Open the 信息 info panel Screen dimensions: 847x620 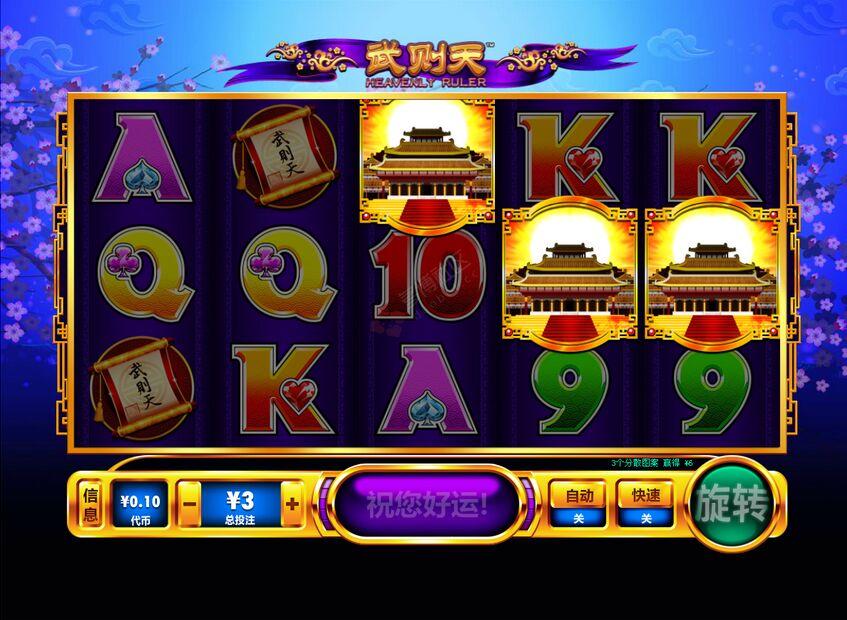pyautogui.click(x=90, y=504)
